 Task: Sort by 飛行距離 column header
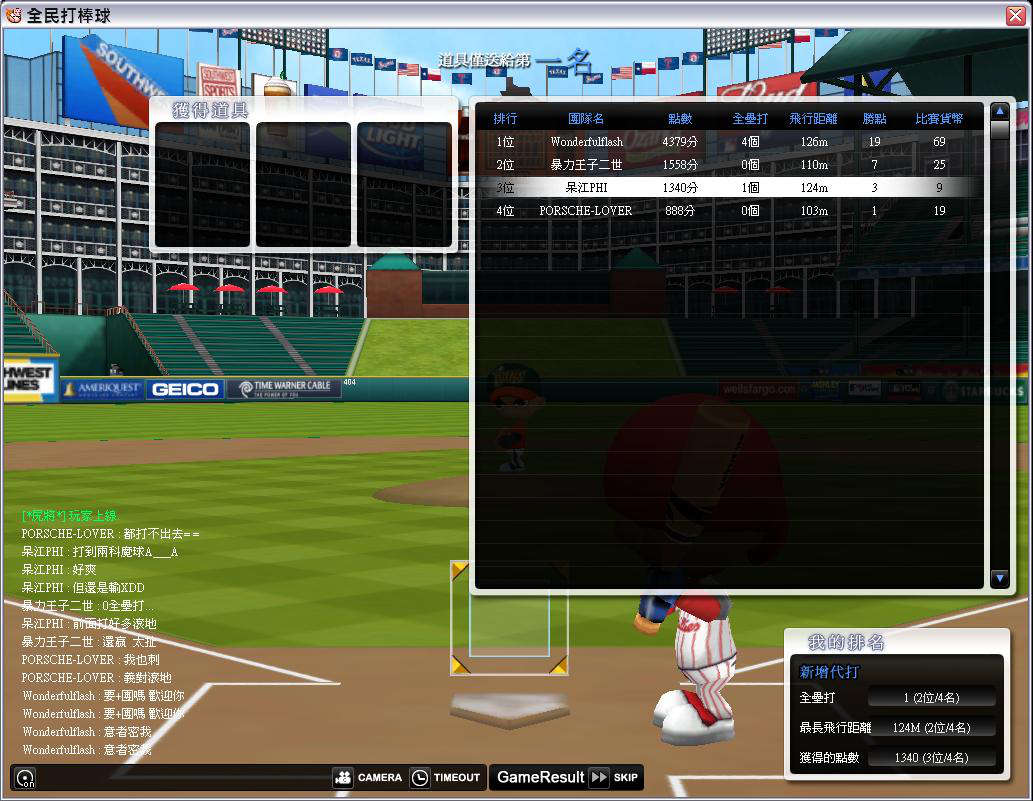point(808,119)
